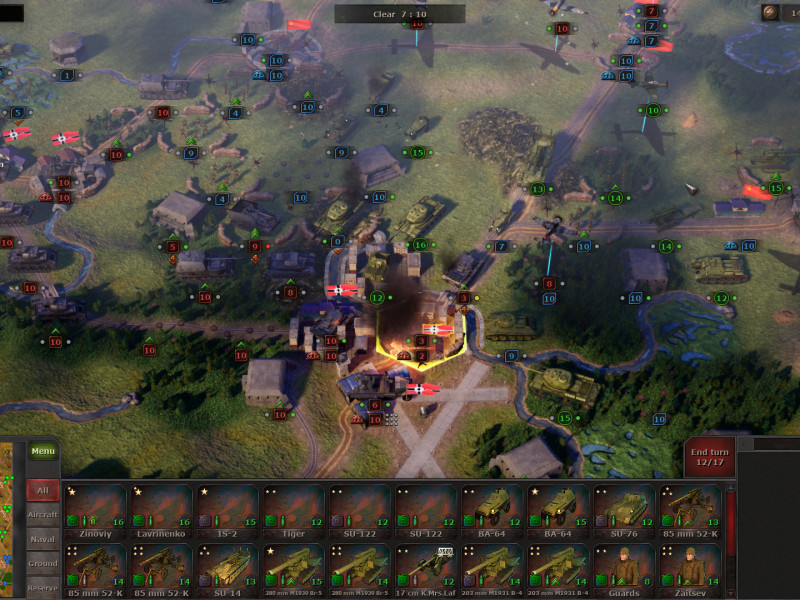800x600 pixels.
Task: Select the Zaitsev unit card
Action: tap(691, 566)
